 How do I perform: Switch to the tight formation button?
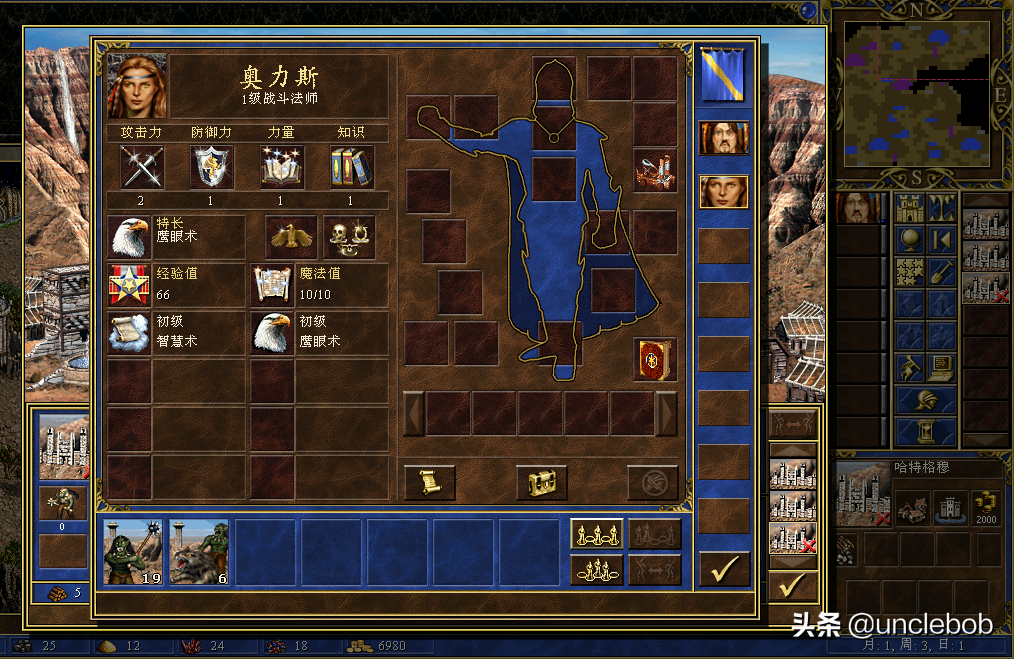(x=597, y=570)
